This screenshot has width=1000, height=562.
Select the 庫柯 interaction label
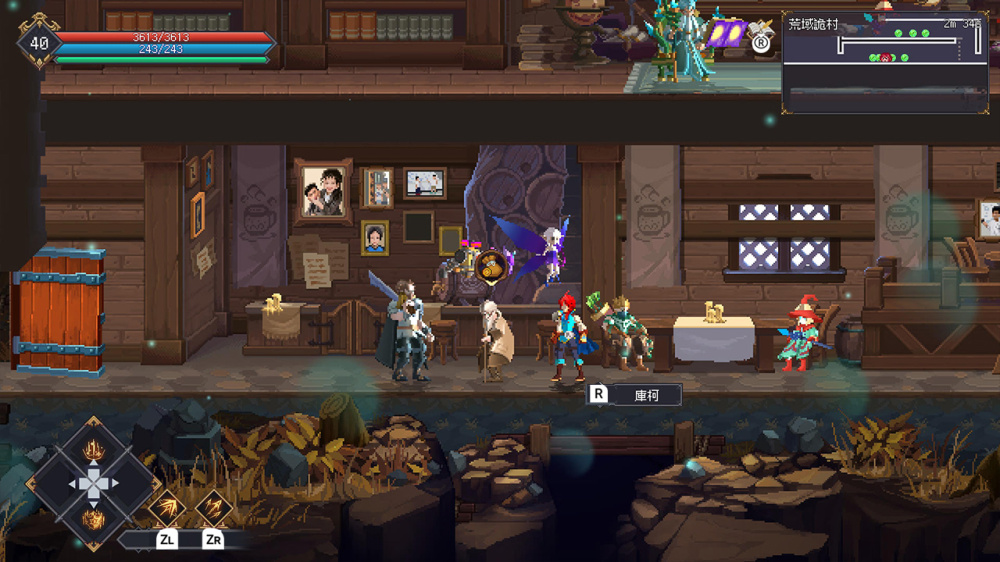646,395
